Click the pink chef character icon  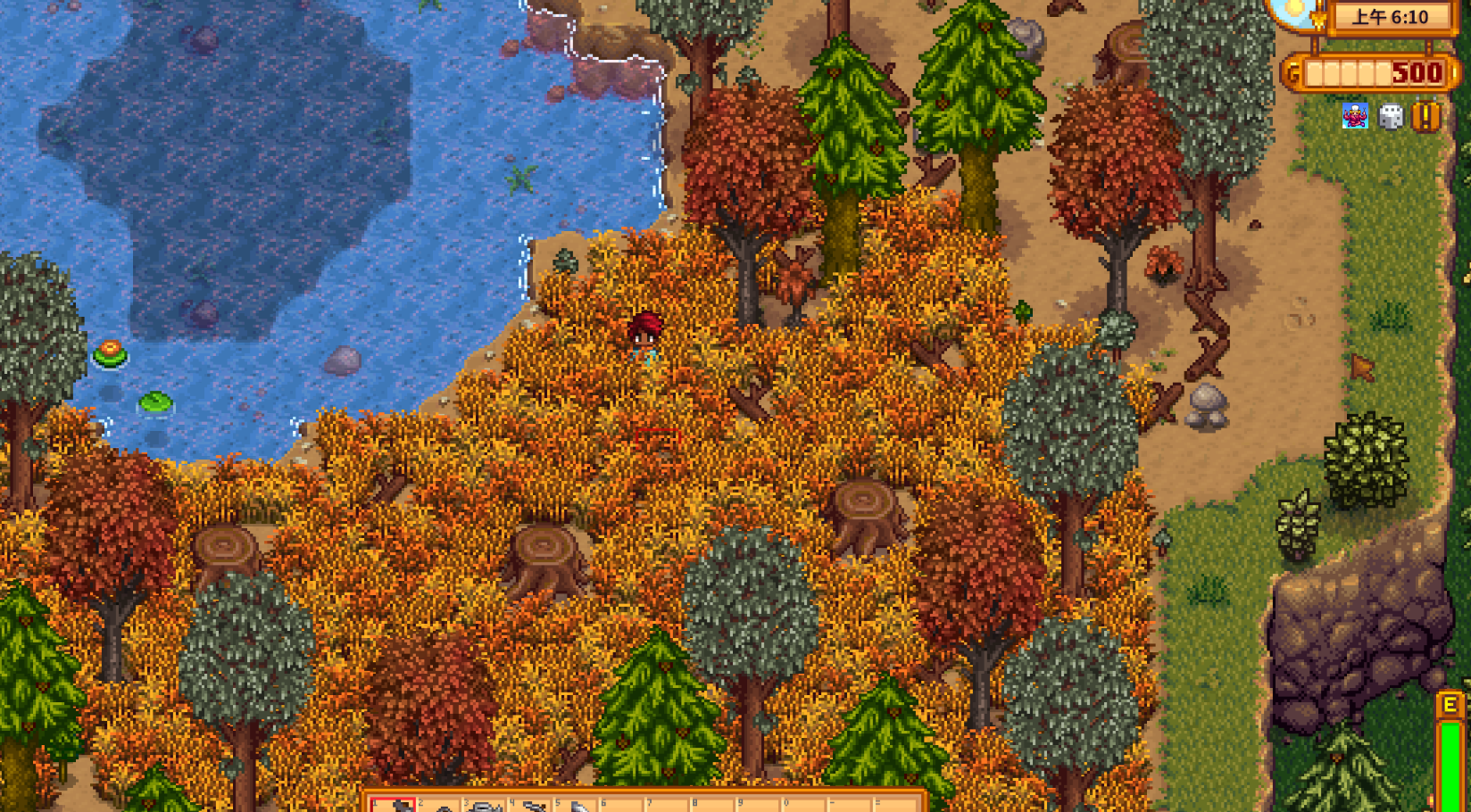coord(1355,117)
